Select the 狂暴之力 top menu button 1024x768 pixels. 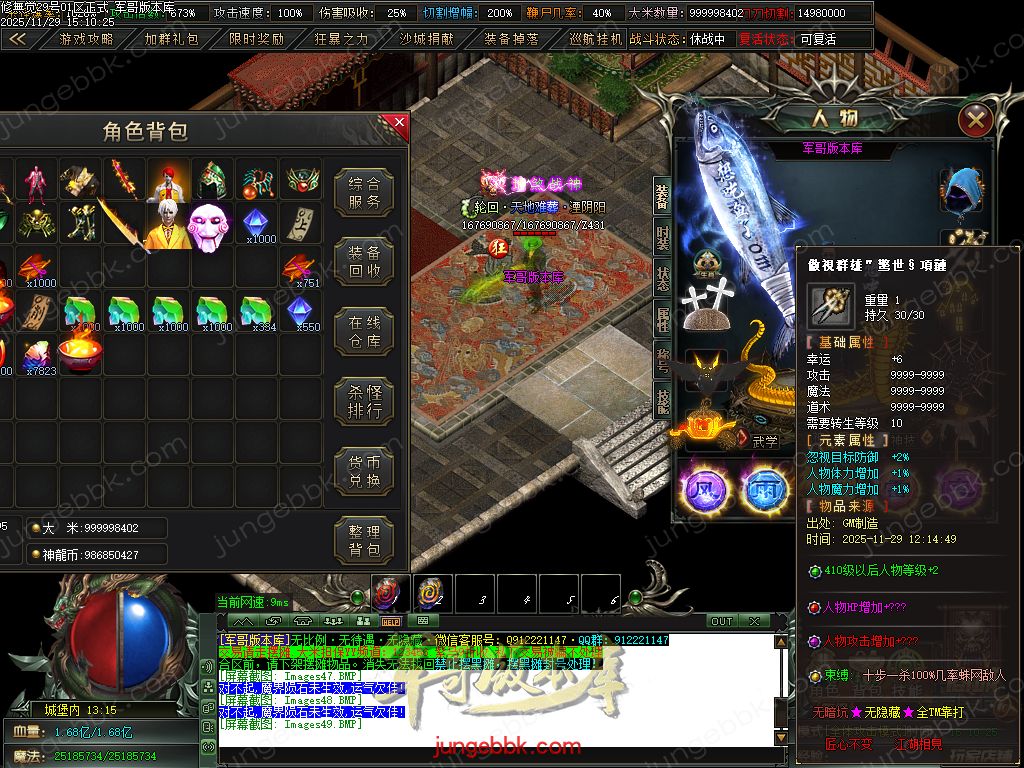tap(341, 40)
